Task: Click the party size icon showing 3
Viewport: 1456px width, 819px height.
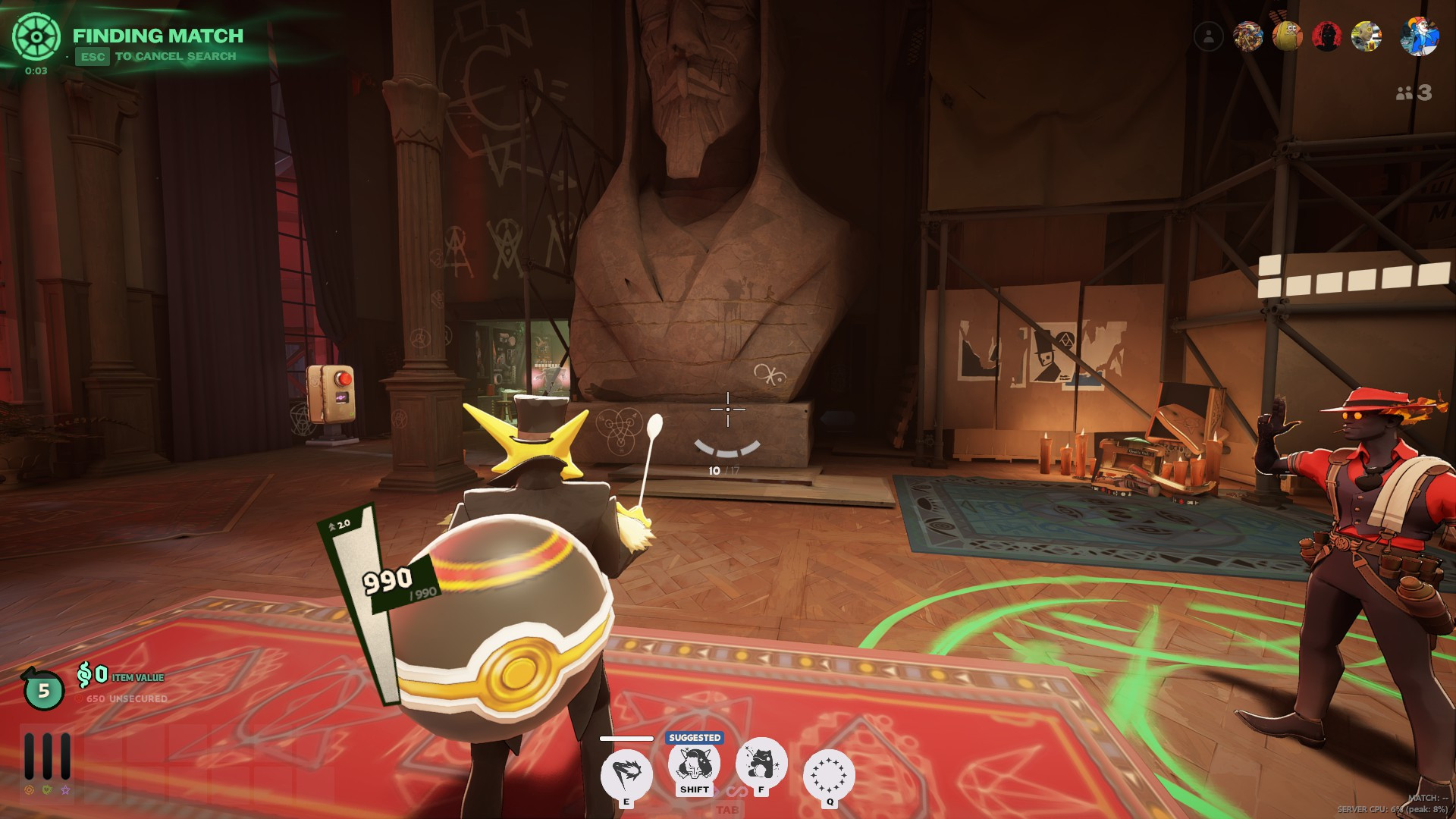Action: click(x=1414, y=93)
